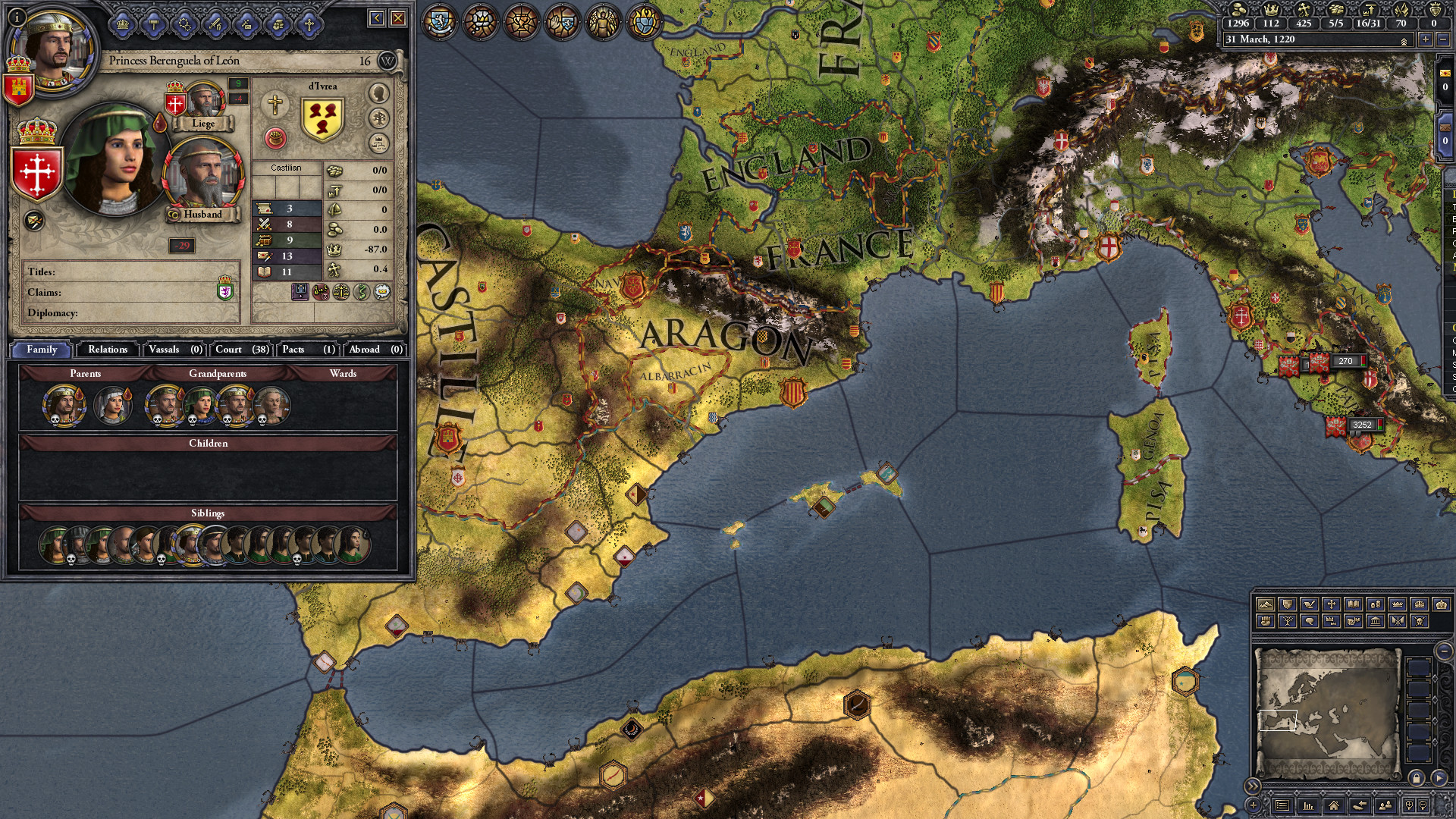
Task: Select the terrain map mode icon
Action: (1266, 604)
